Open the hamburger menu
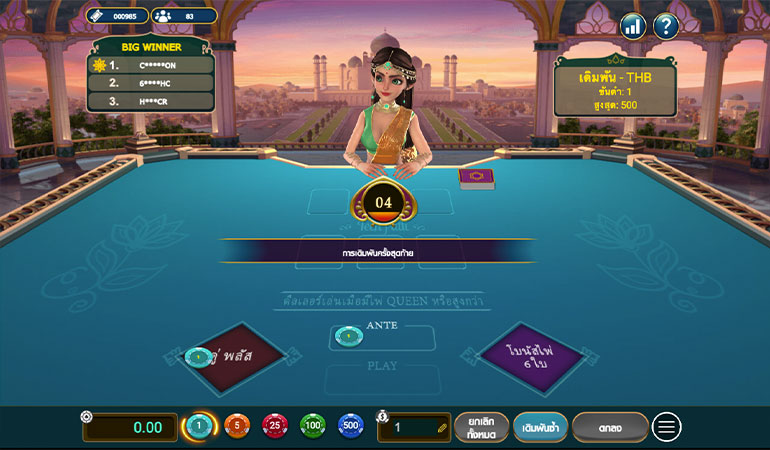This screenshot has width=770, height=450. point(667,427)
